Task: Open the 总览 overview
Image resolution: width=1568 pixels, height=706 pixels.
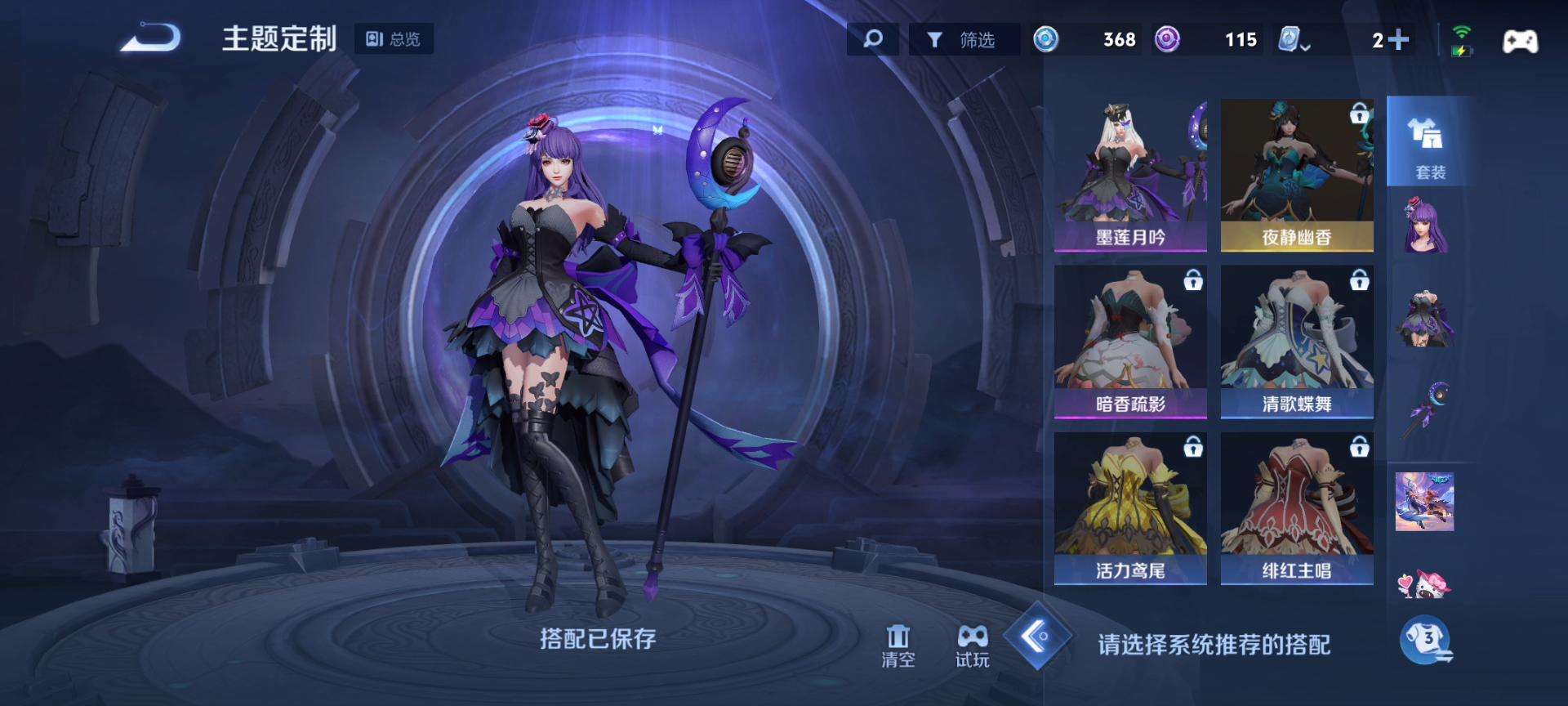Action: pyautogui.click(x=394, y=39)
